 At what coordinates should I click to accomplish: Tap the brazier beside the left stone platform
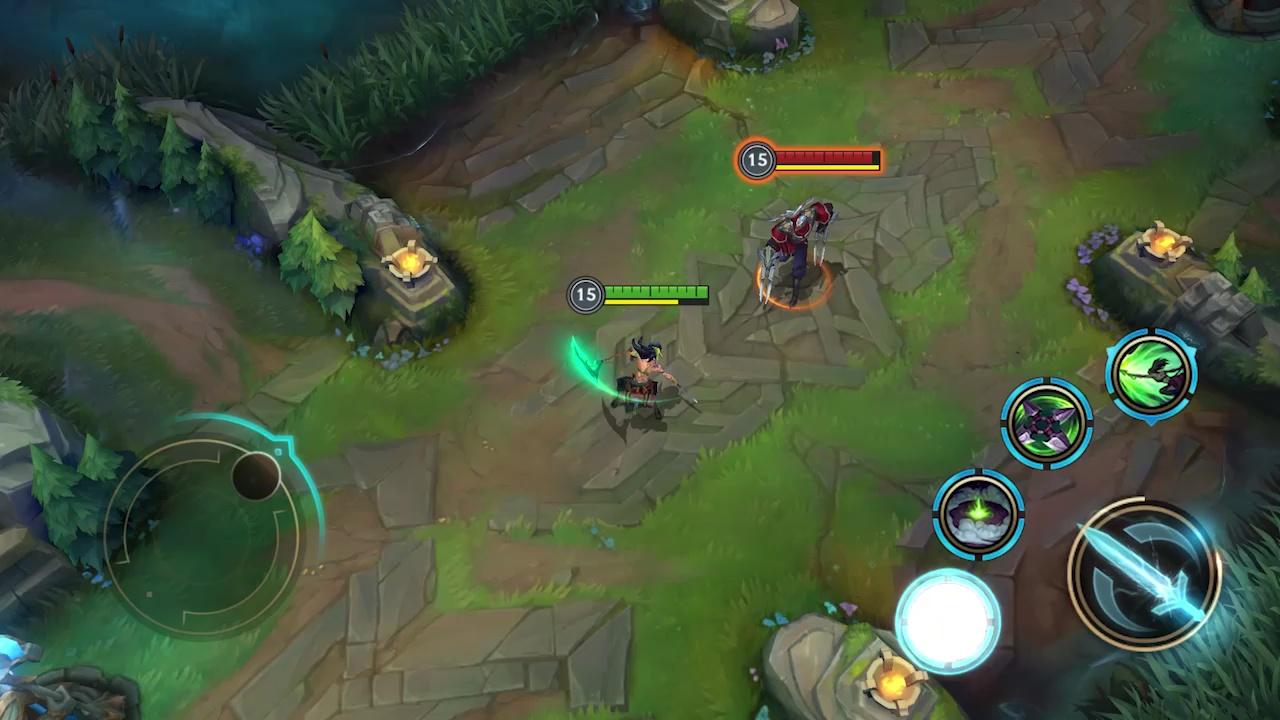pyautogui.click(x=408, y=260)
